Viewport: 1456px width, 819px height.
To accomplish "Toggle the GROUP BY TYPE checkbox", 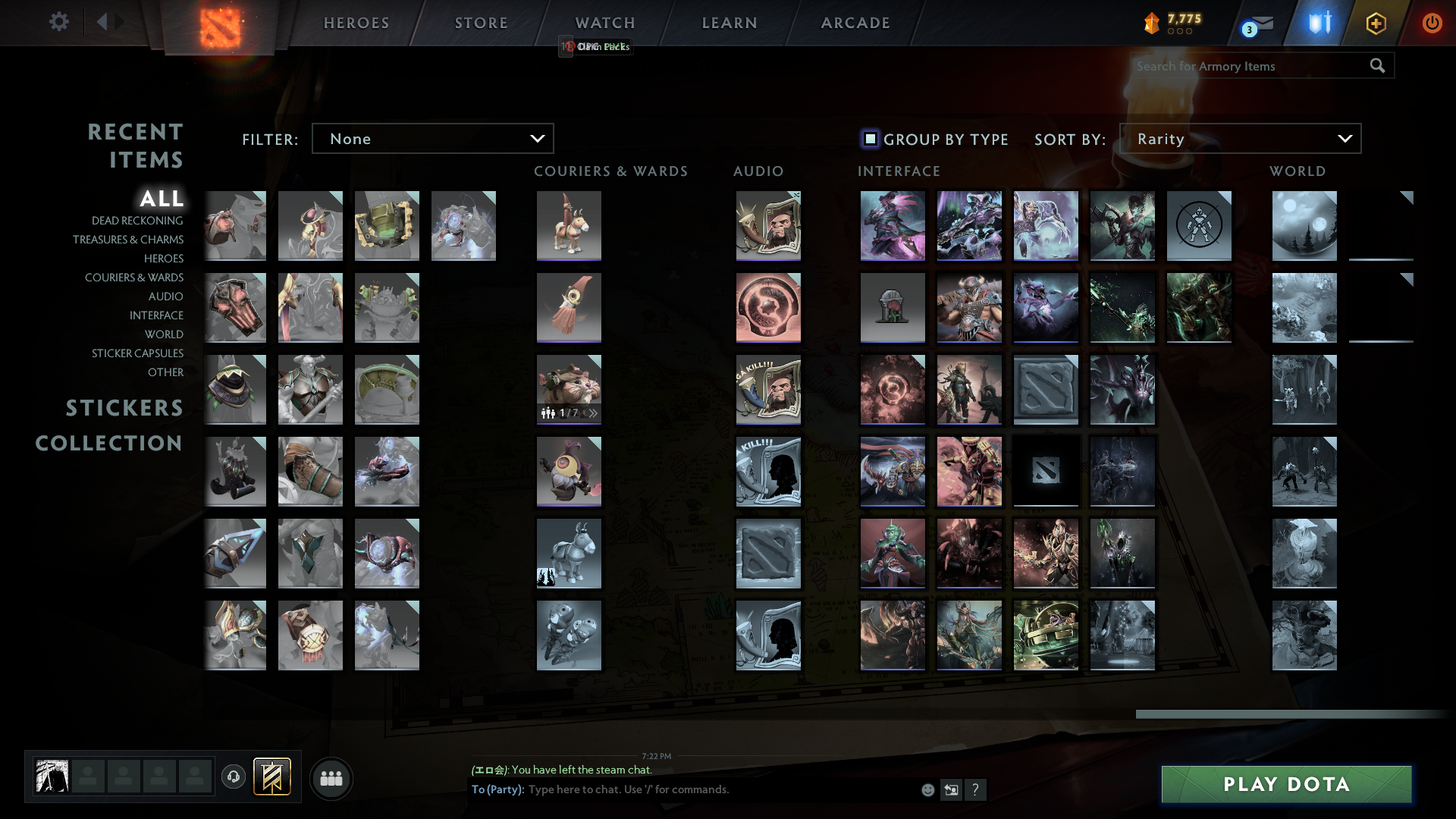I will click(x=869, y=139).
